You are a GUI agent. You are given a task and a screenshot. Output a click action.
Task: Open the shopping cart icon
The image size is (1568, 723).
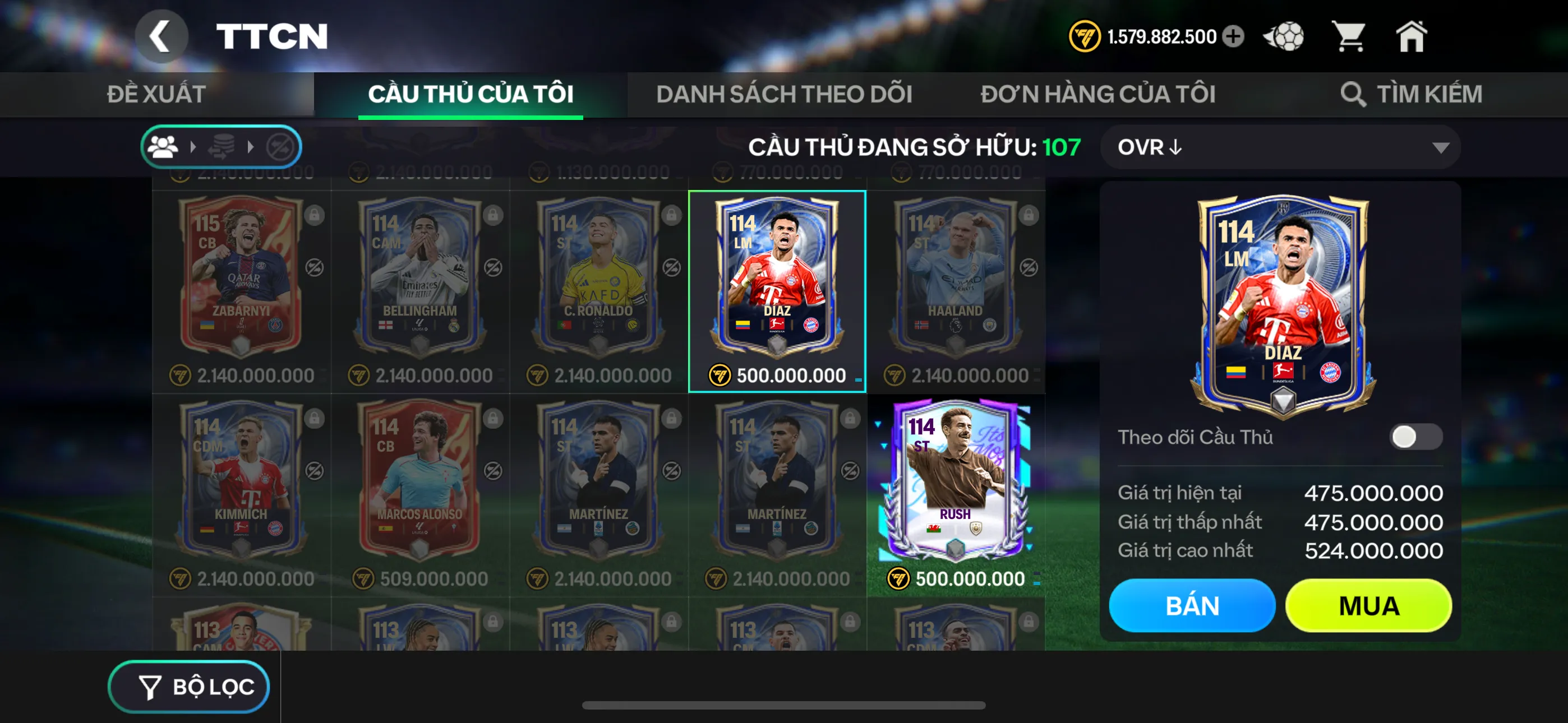point(1352,36)
